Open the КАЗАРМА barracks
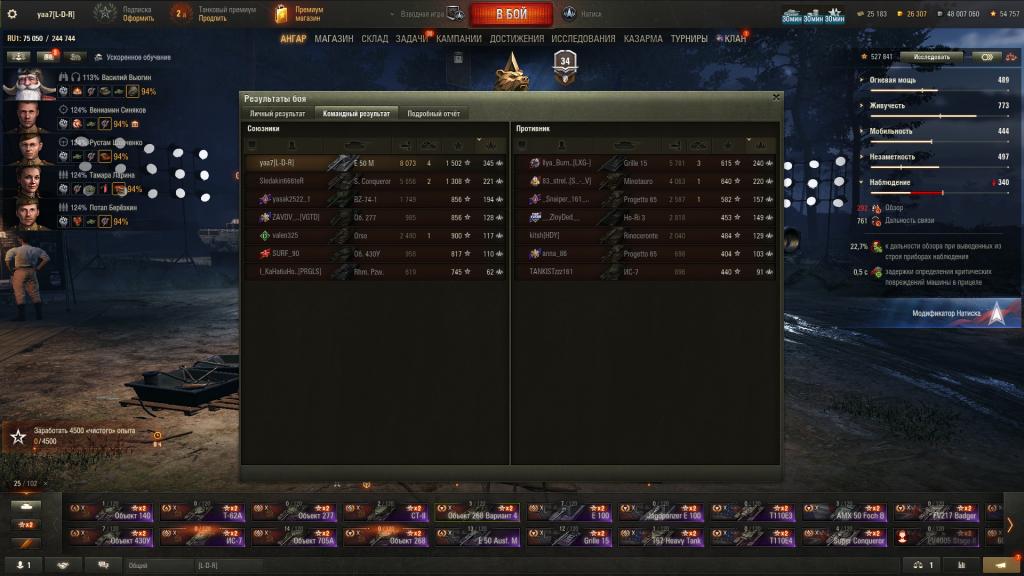The width and height of the screenshot is (1024, 576). coord(642,39)
